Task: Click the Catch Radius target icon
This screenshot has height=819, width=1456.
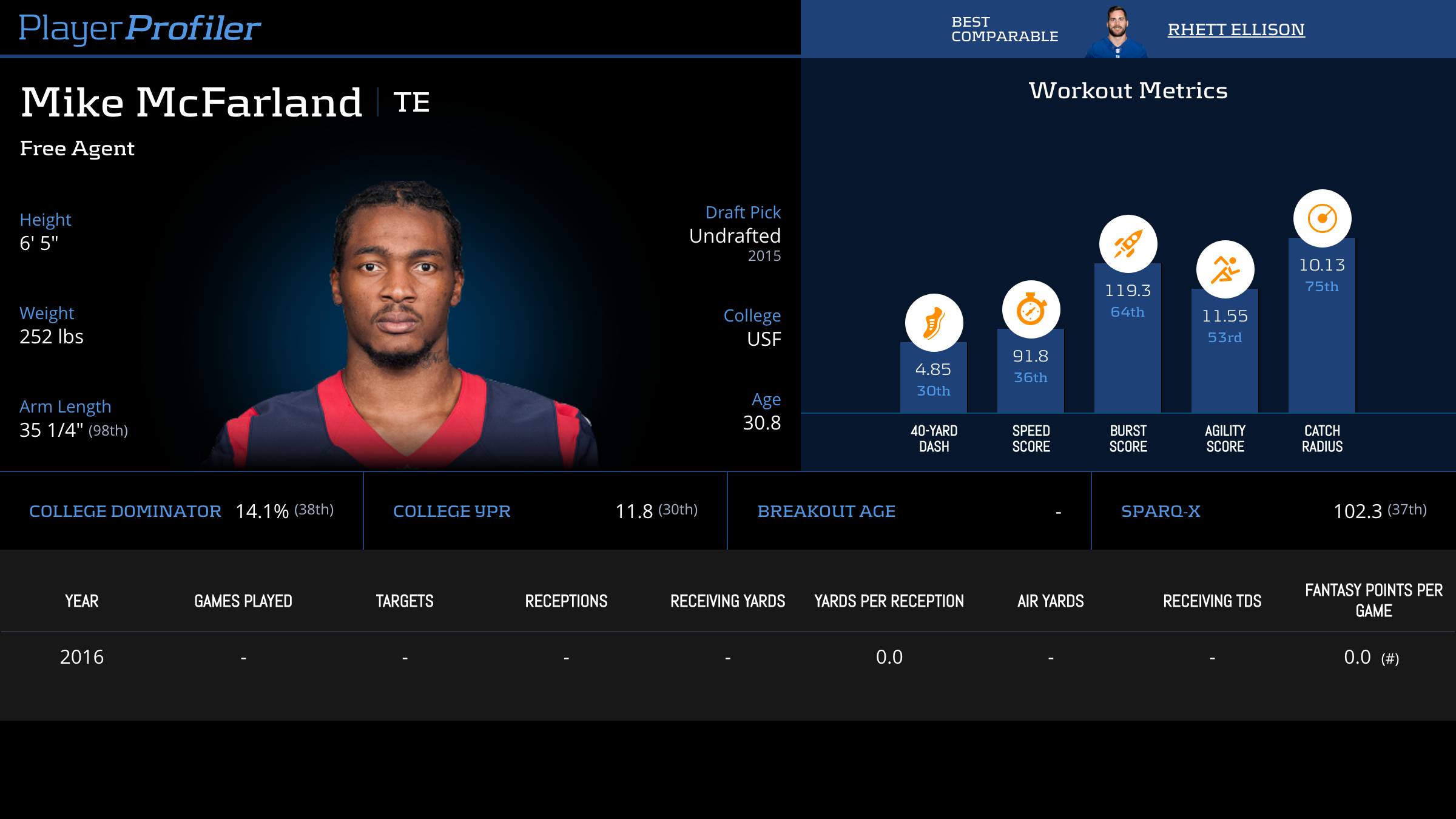Action: (1322, 218)
